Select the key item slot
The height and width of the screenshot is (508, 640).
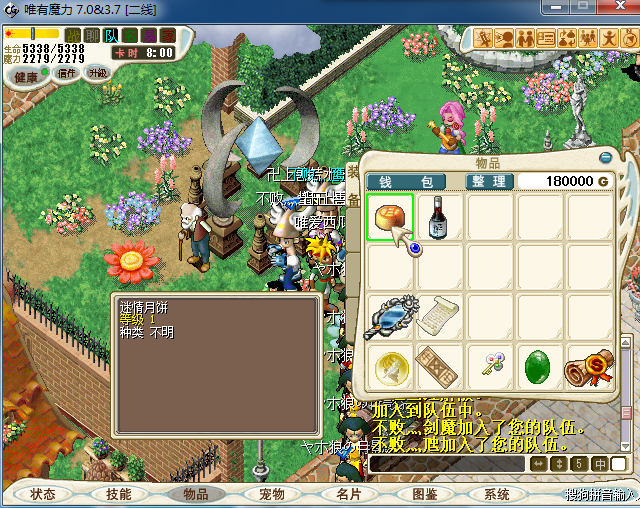[x=490, y=367]
